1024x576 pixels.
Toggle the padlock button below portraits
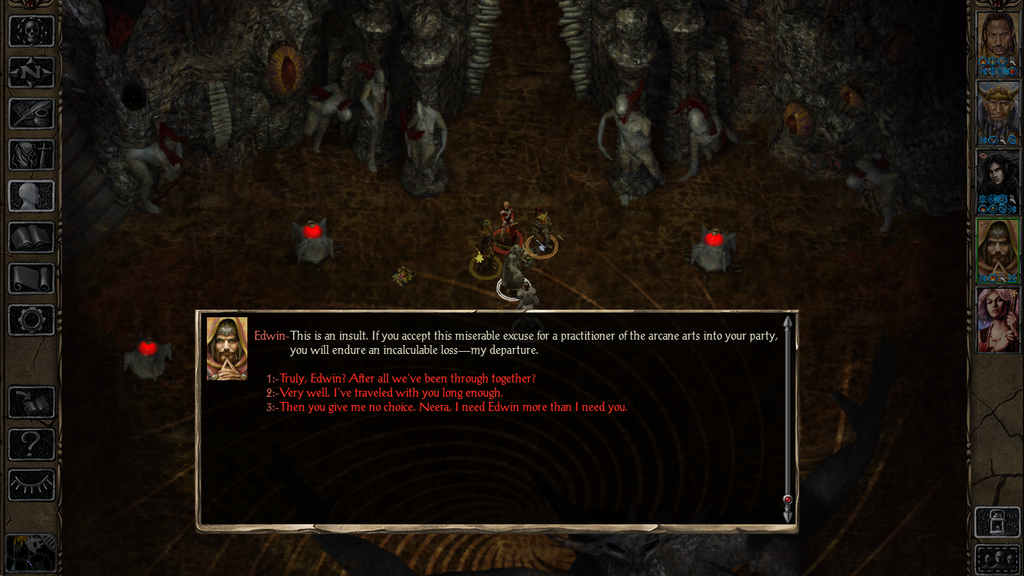point(997,521)
